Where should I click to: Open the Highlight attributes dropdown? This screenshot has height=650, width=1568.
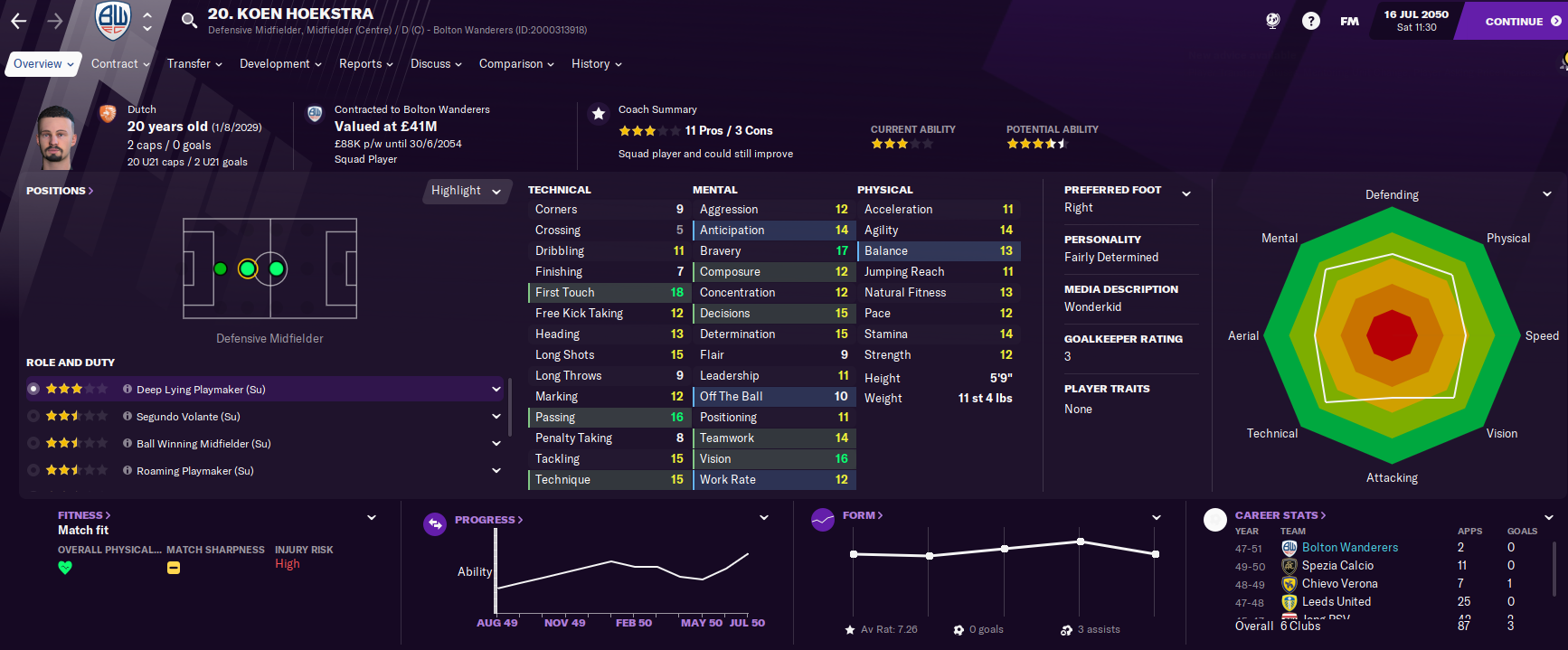tap(466, 191)
